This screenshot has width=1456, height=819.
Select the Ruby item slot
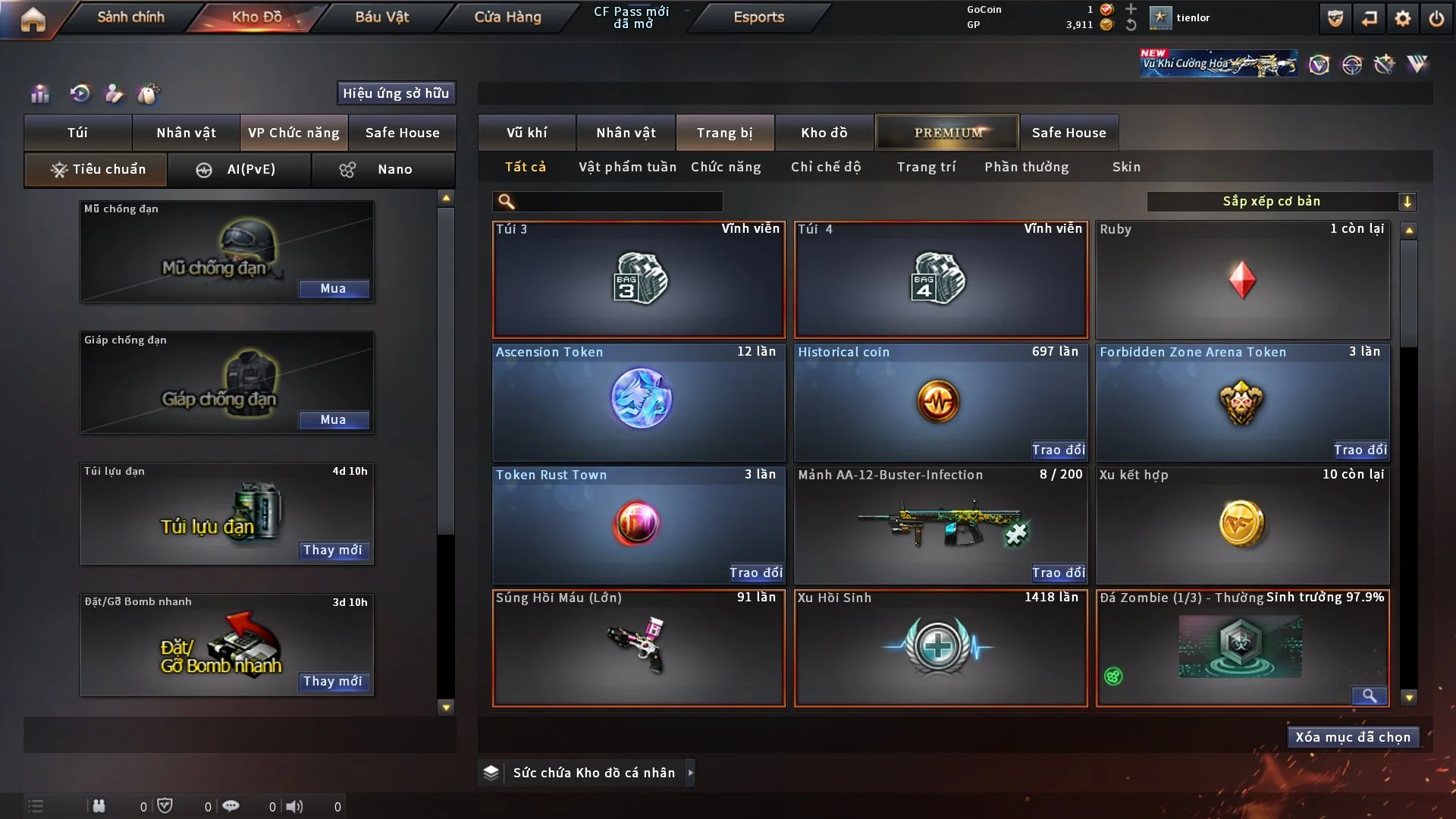1242,280
